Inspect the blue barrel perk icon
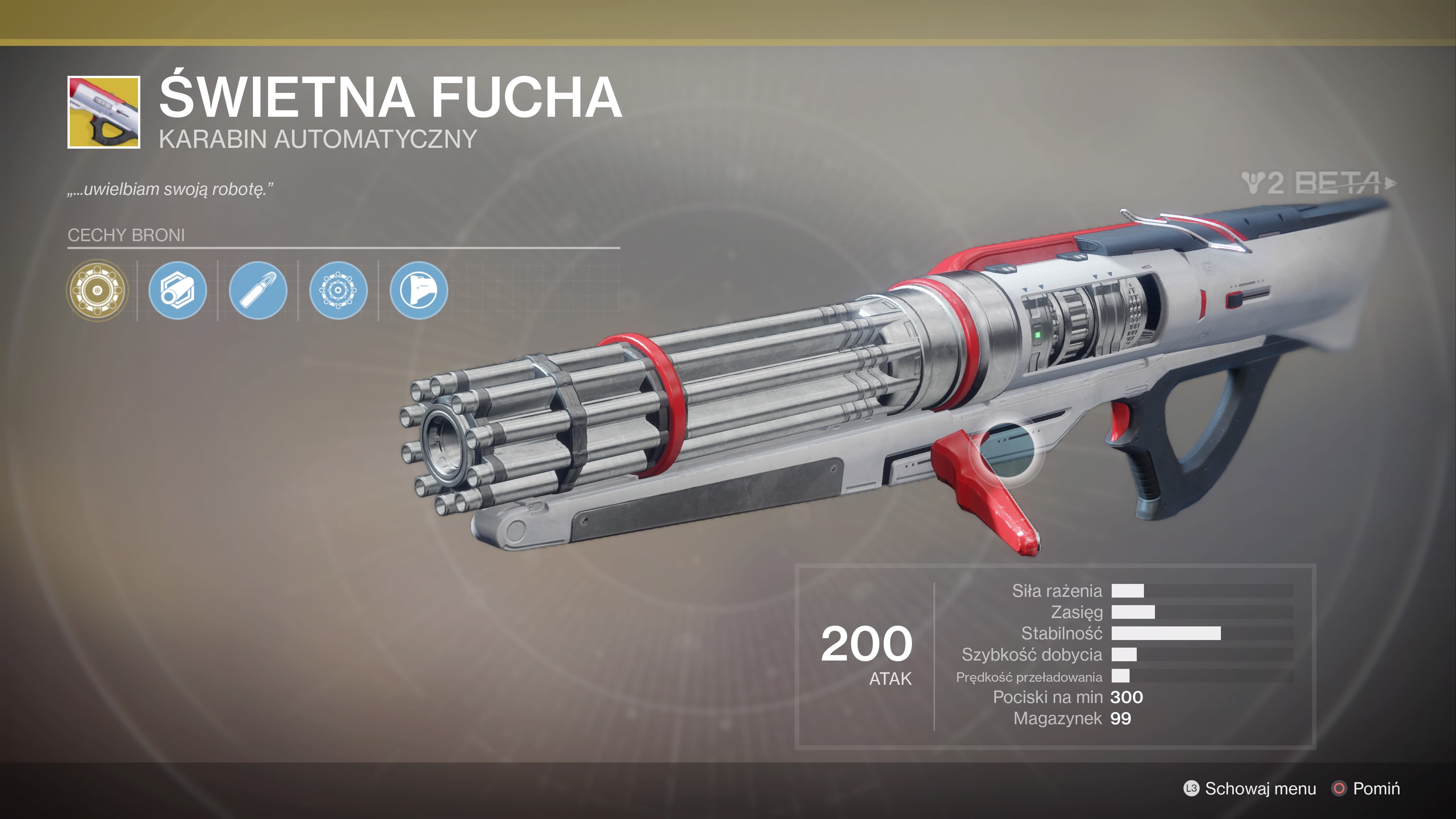The width and height of the screenshot is (1456, 819). coord(177,290)
